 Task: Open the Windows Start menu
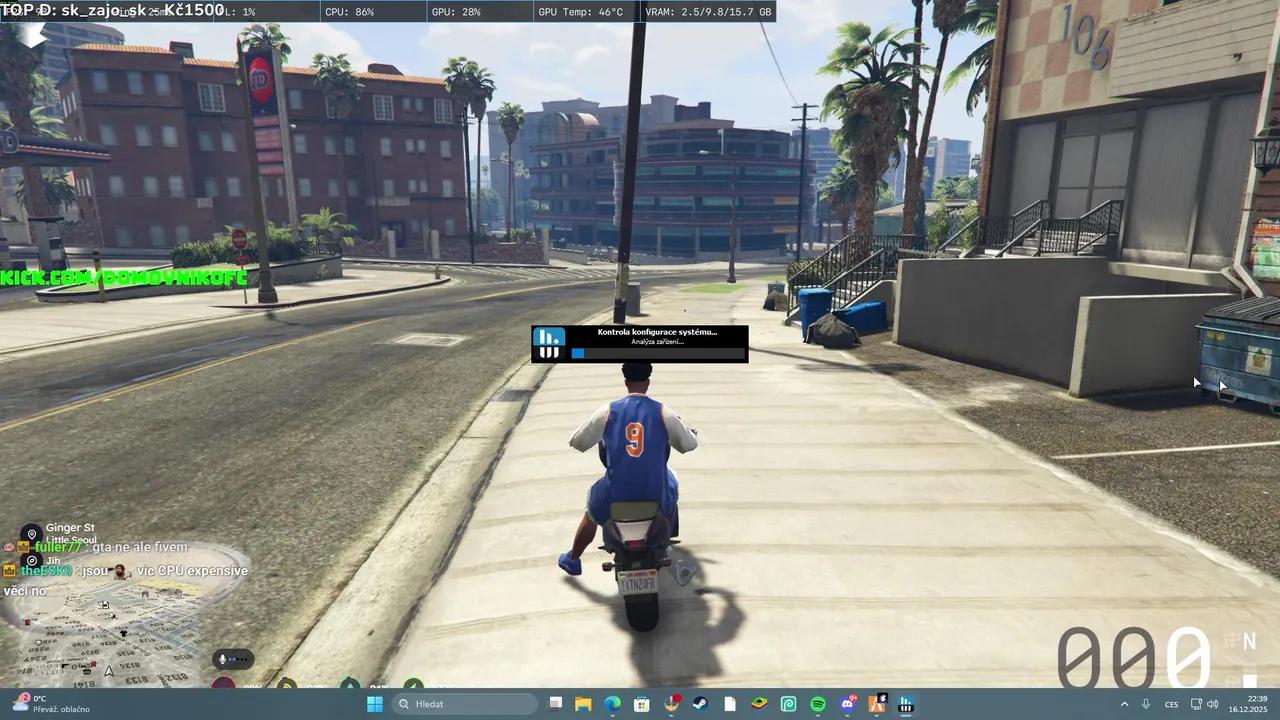click(374, 703)
